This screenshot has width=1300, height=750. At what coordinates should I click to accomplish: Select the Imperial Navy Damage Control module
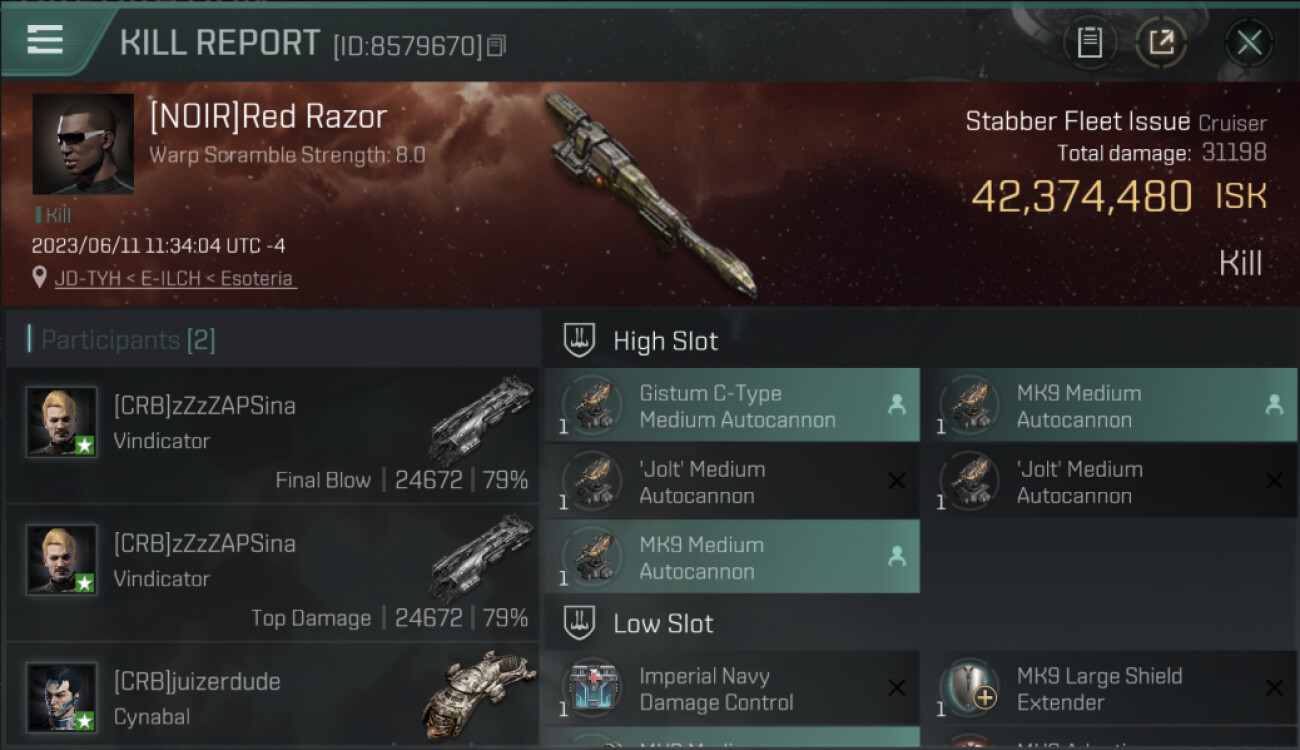click(x=731, y=689)
